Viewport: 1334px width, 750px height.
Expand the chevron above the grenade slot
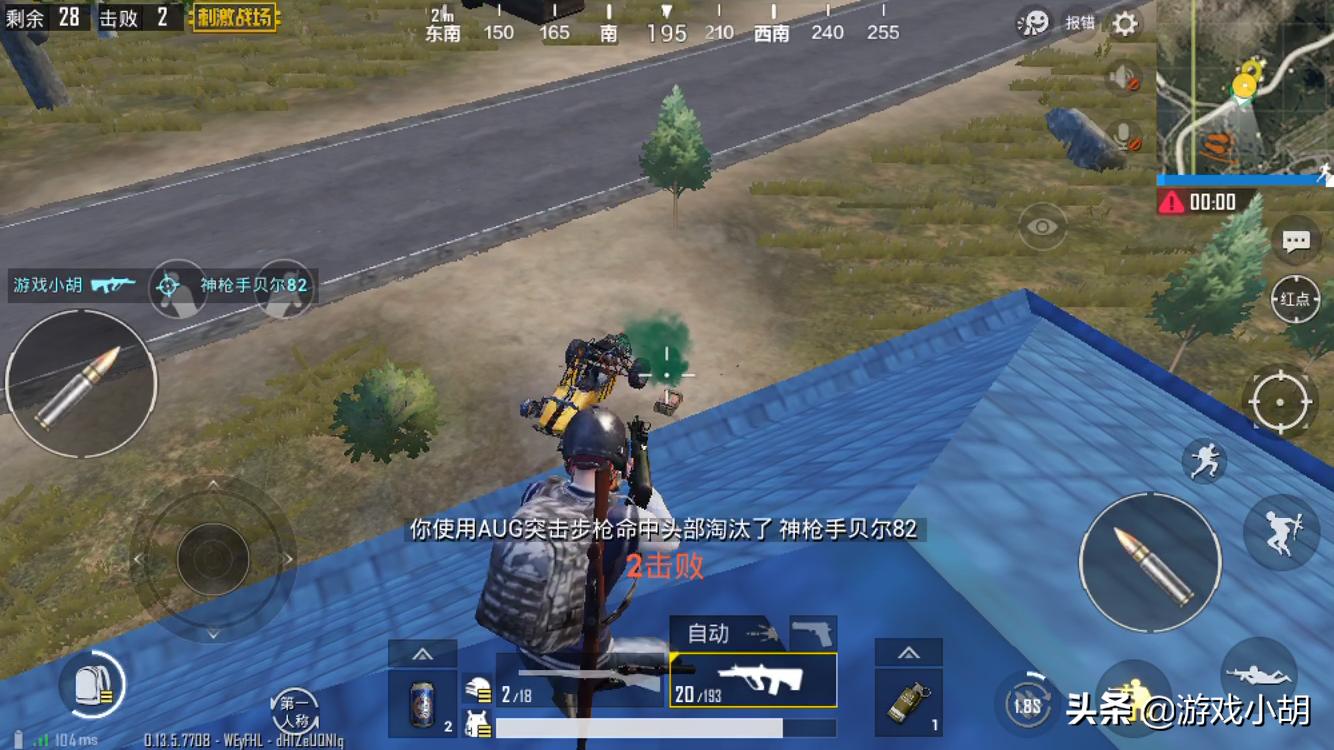[x=910, y=651]
